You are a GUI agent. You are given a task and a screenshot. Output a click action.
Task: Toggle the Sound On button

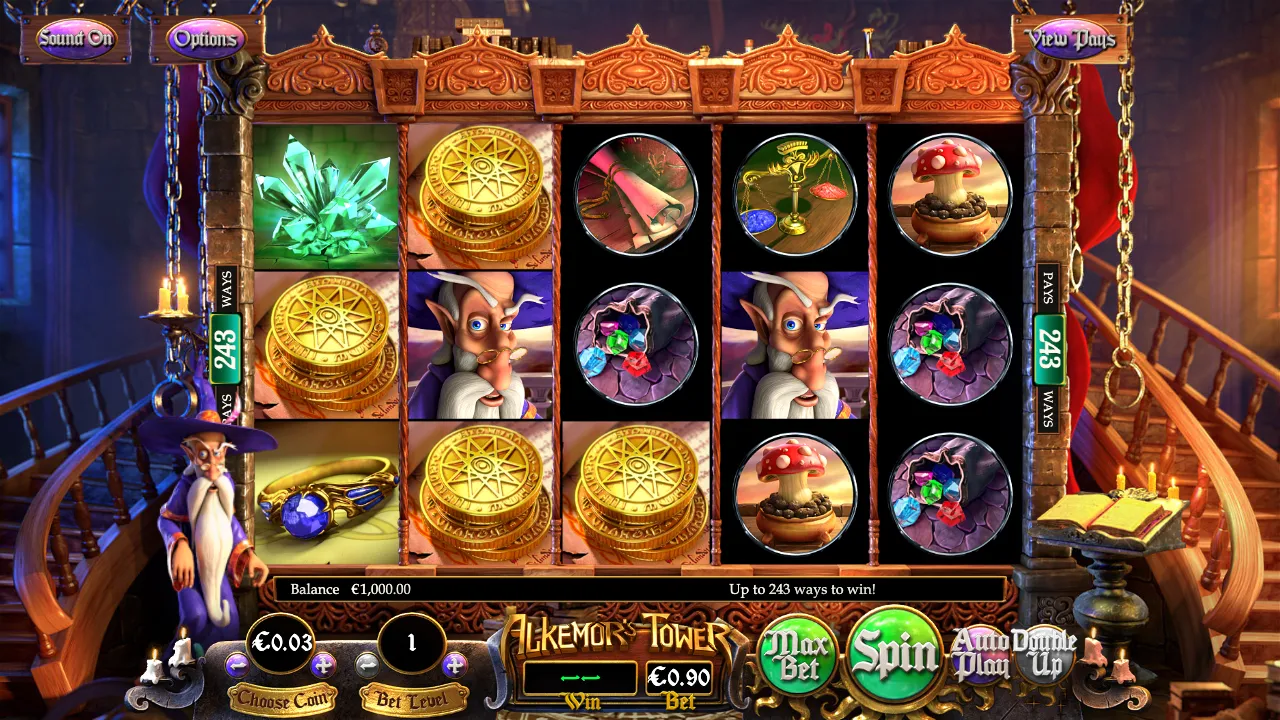click(76, 39)
